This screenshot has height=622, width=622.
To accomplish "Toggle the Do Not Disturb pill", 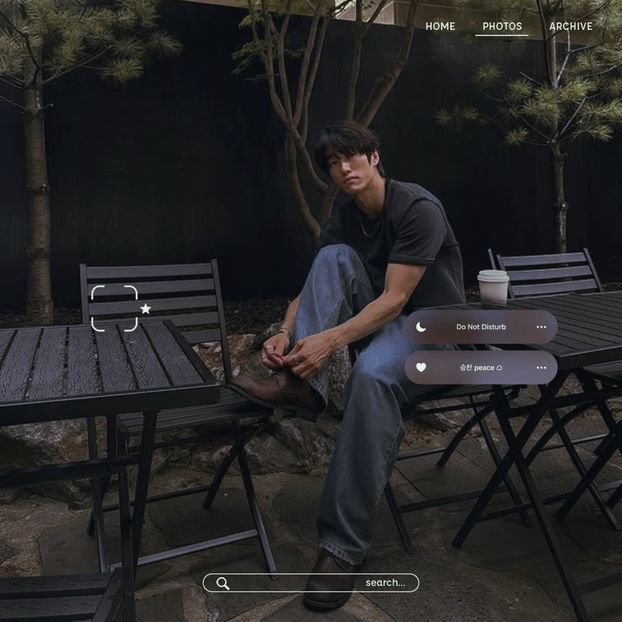I will tap(481, 327).
